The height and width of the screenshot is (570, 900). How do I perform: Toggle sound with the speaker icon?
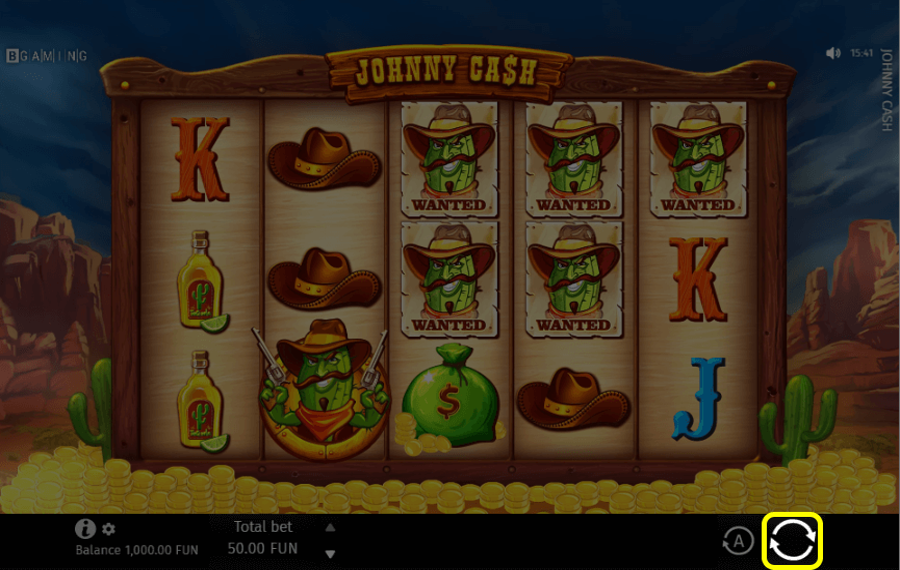click(x=834, y=53)
